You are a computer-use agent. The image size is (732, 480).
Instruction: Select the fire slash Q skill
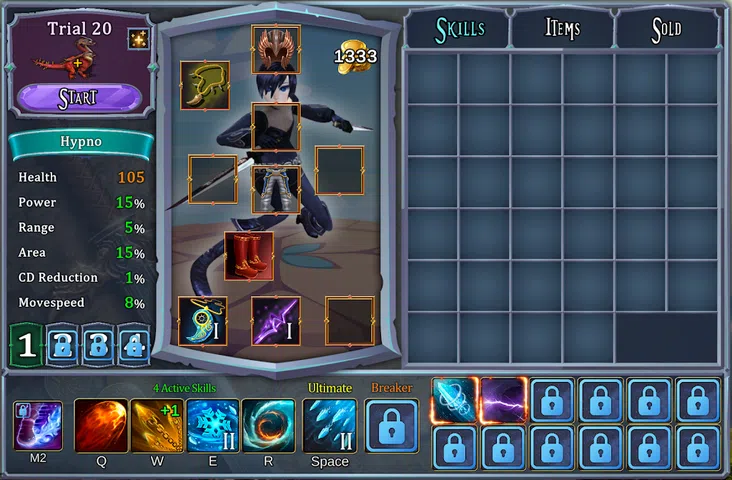coord(101,425)
